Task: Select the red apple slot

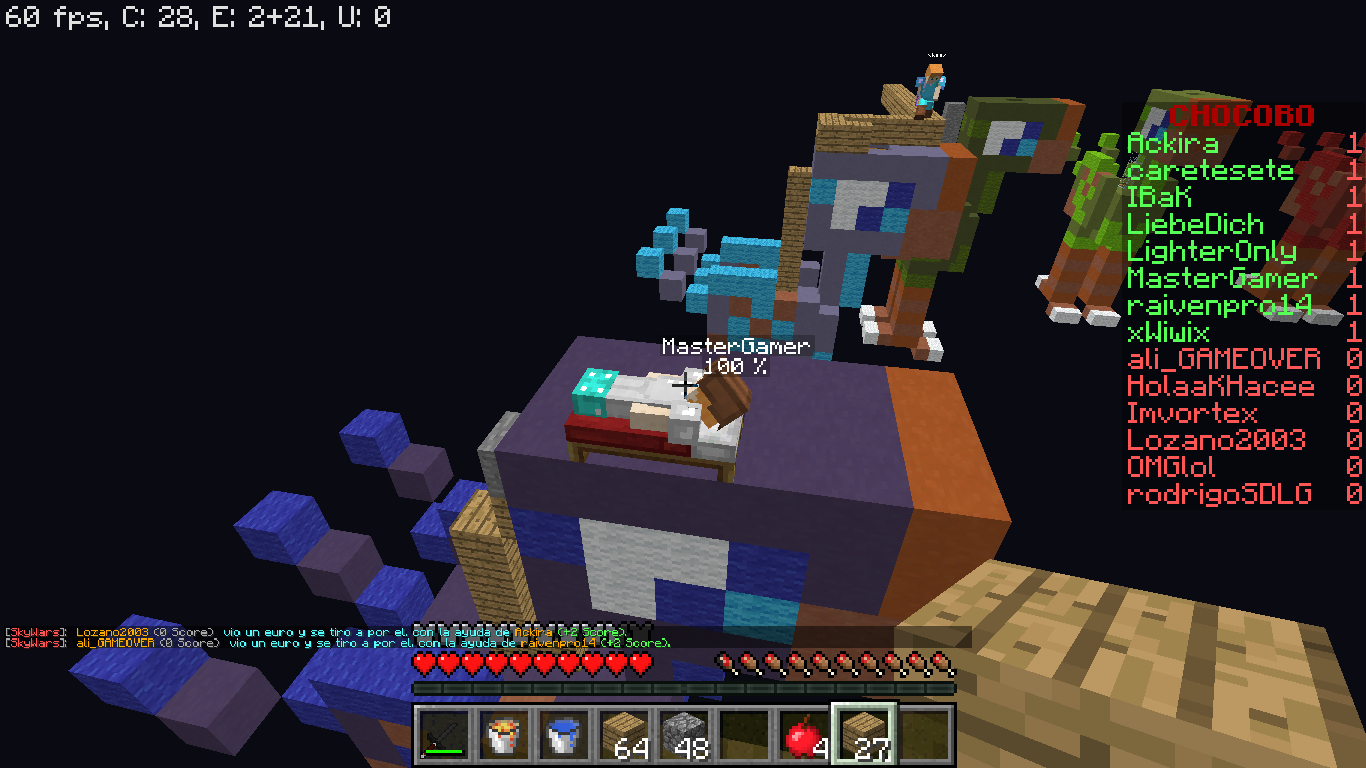Action: coord(804,735)
